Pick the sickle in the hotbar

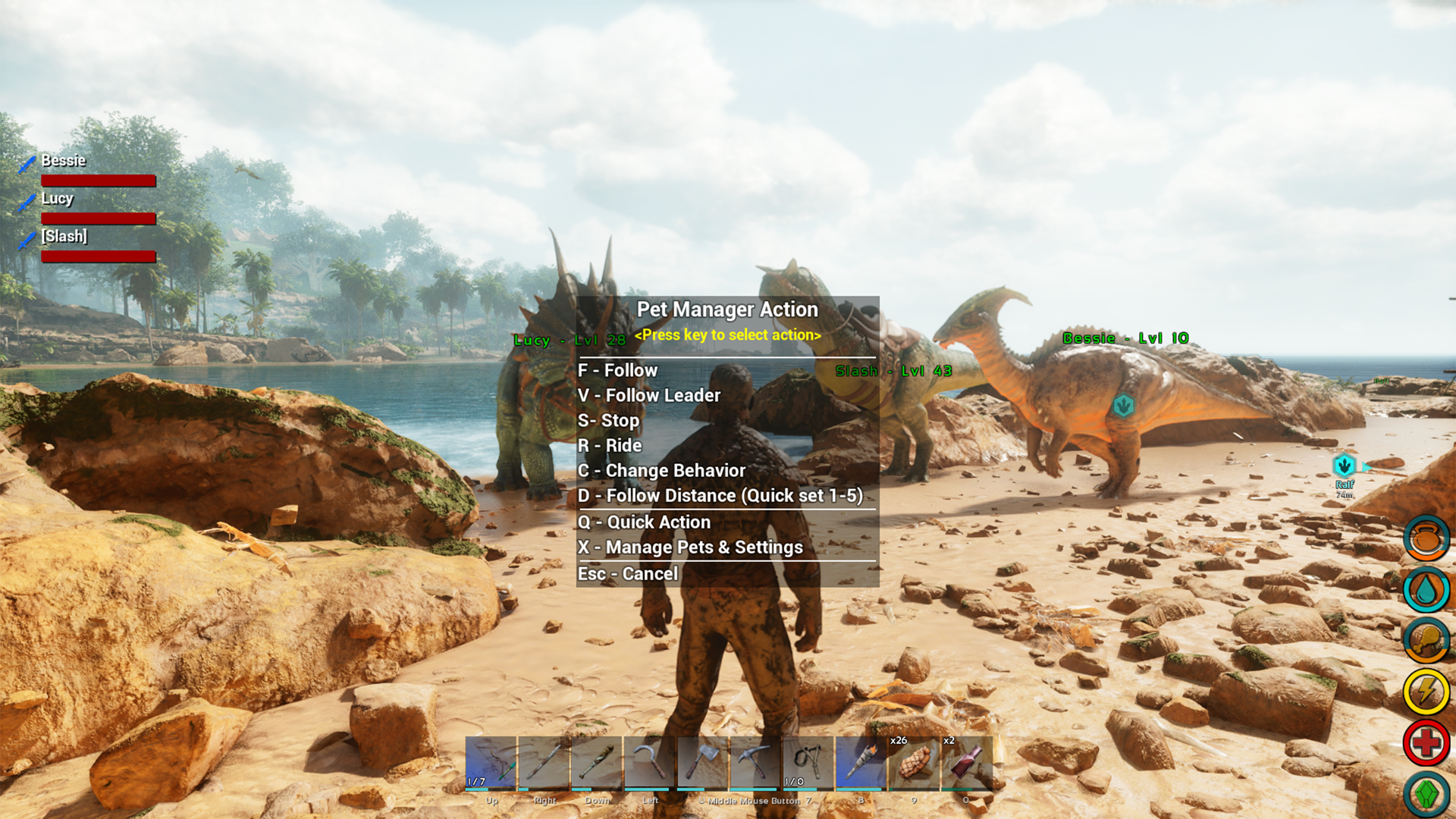click(x=650, y=762)
